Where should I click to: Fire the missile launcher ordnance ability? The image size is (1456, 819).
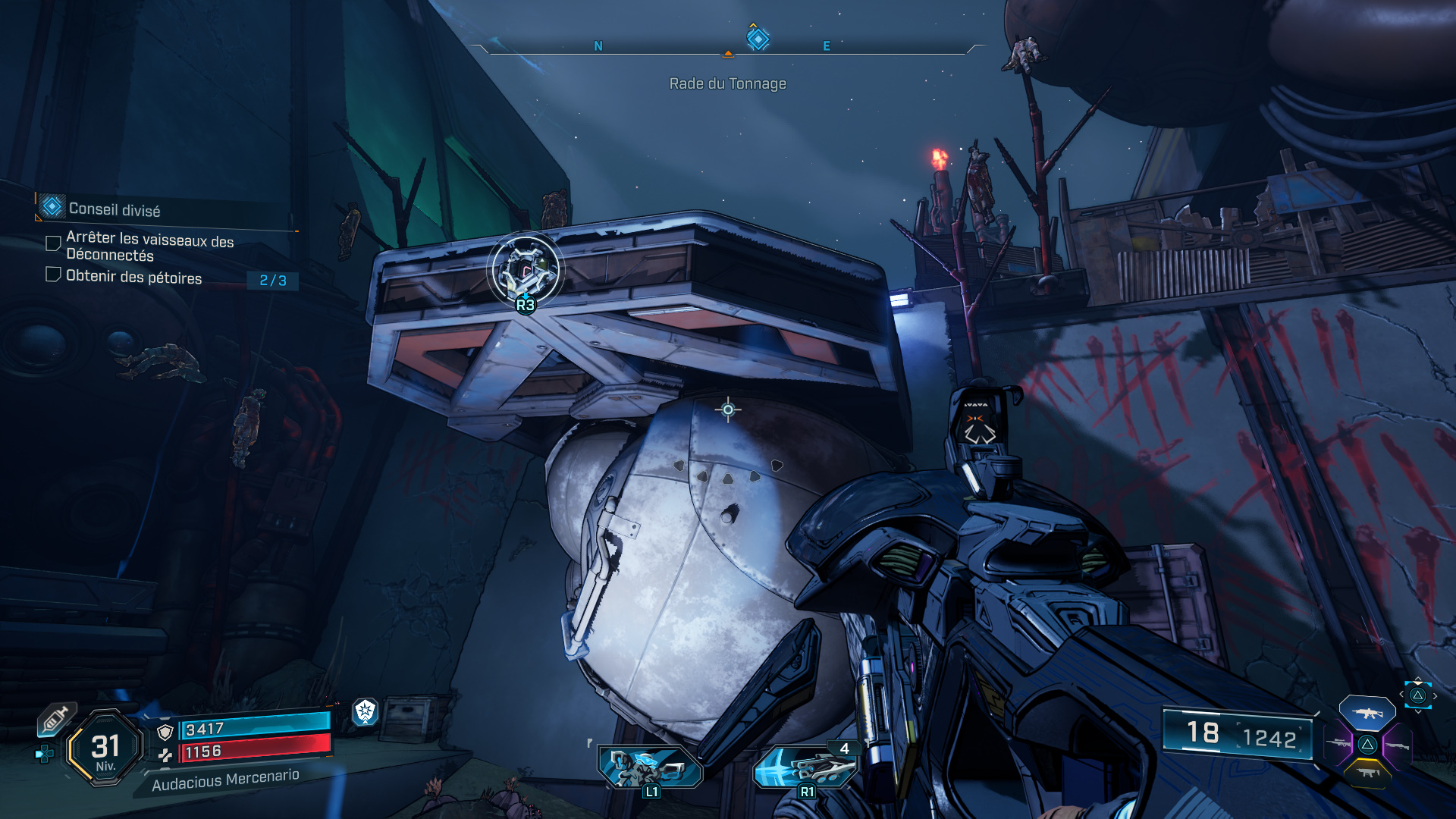point(806,767)
